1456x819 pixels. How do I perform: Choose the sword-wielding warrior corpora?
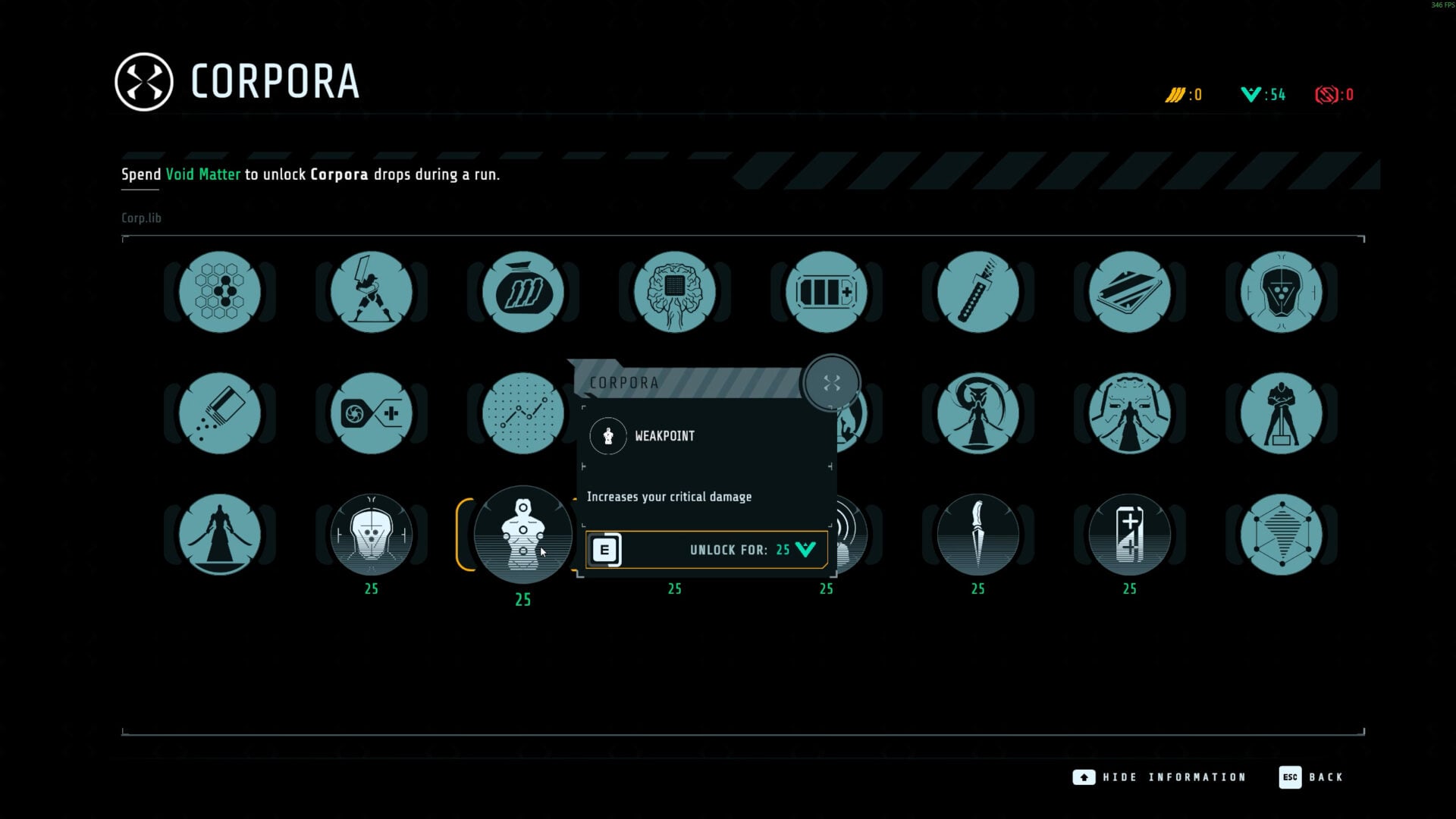pos(372,292)
